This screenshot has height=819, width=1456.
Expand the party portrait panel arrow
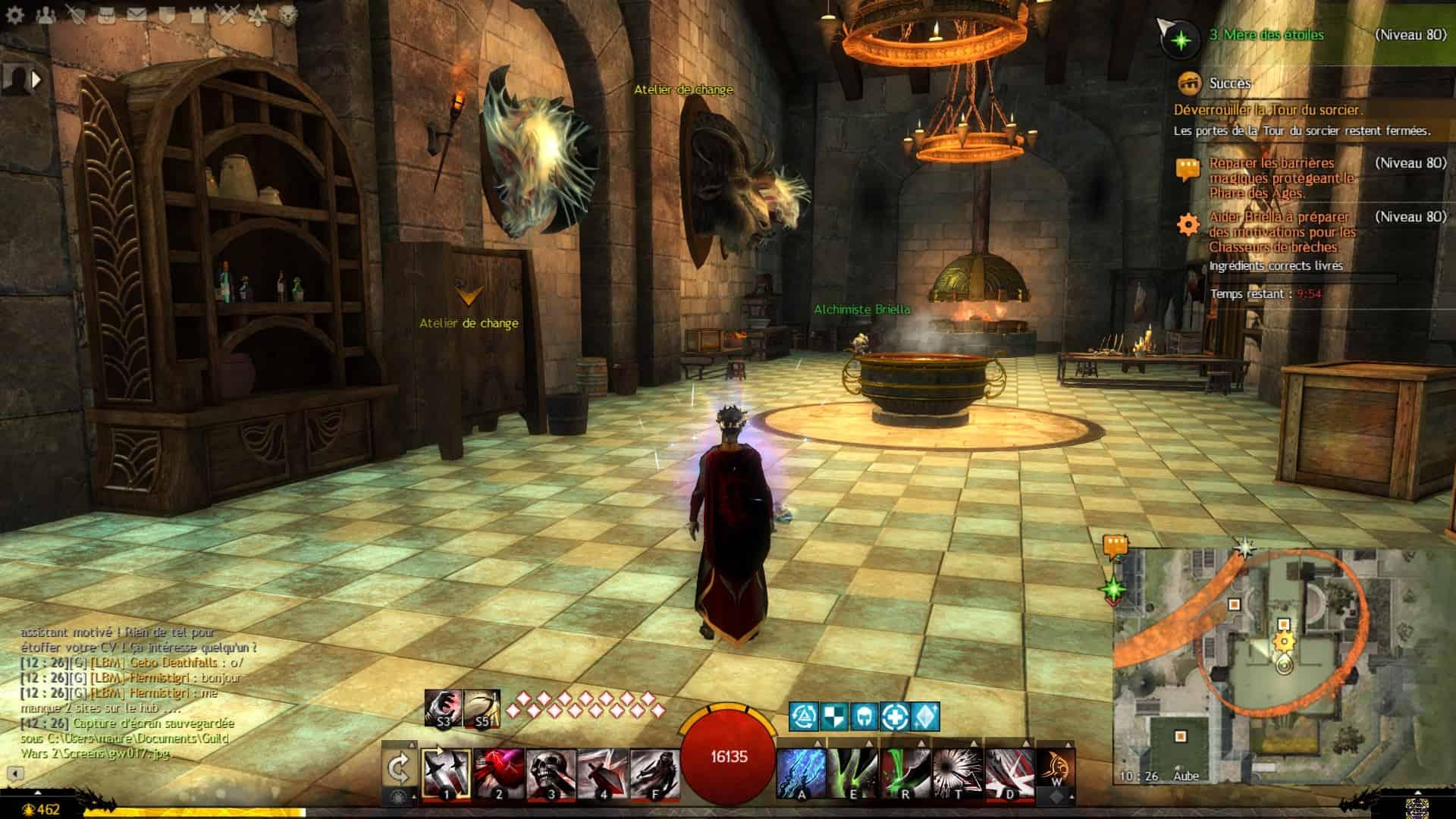36,78
